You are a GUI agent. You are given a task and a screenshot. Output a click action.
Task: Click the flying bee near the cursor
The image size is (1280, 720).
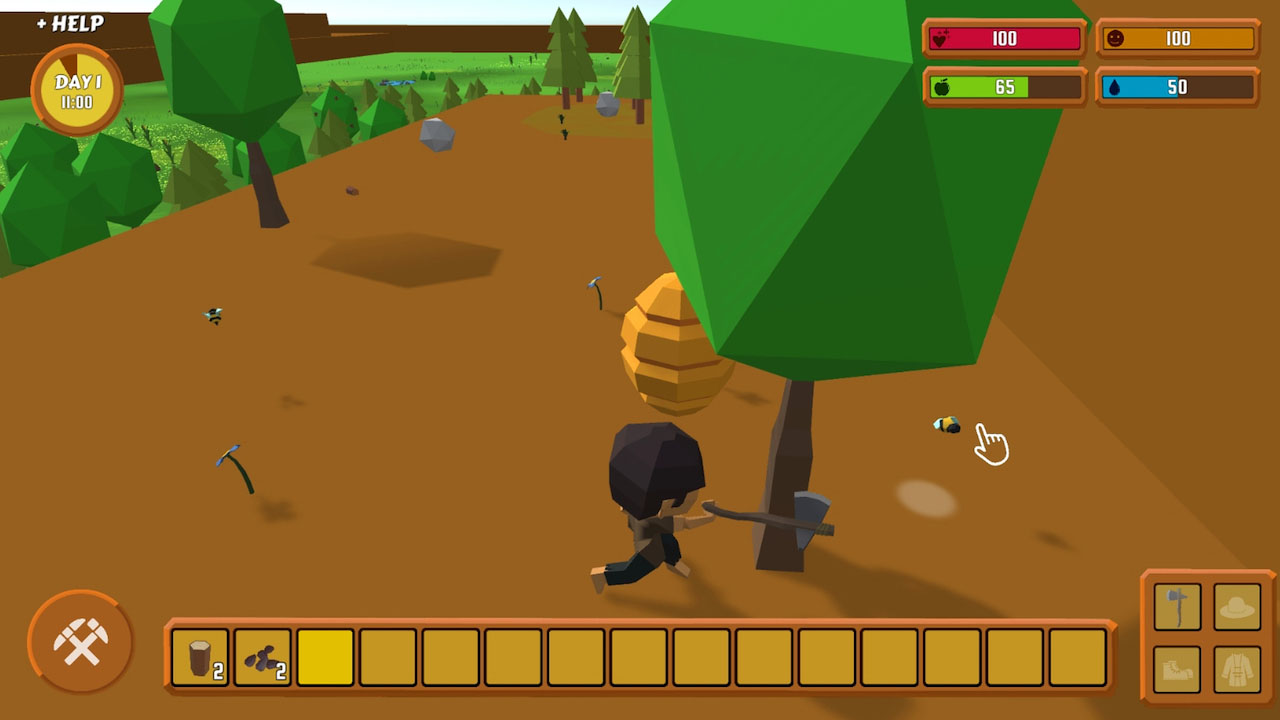point(944,423)
